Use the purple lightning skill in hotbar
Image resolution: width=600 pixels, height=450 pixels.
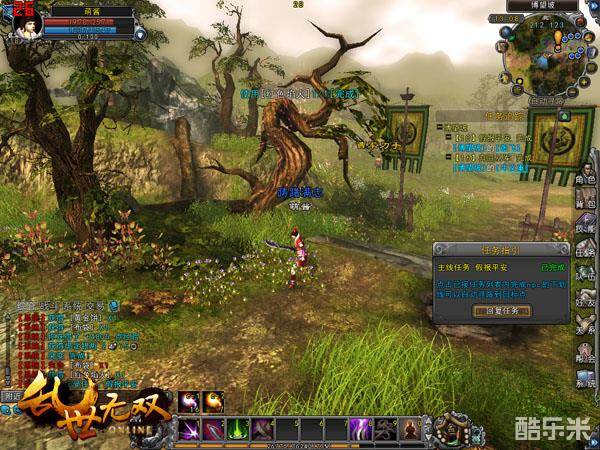(x=361, y=430)
